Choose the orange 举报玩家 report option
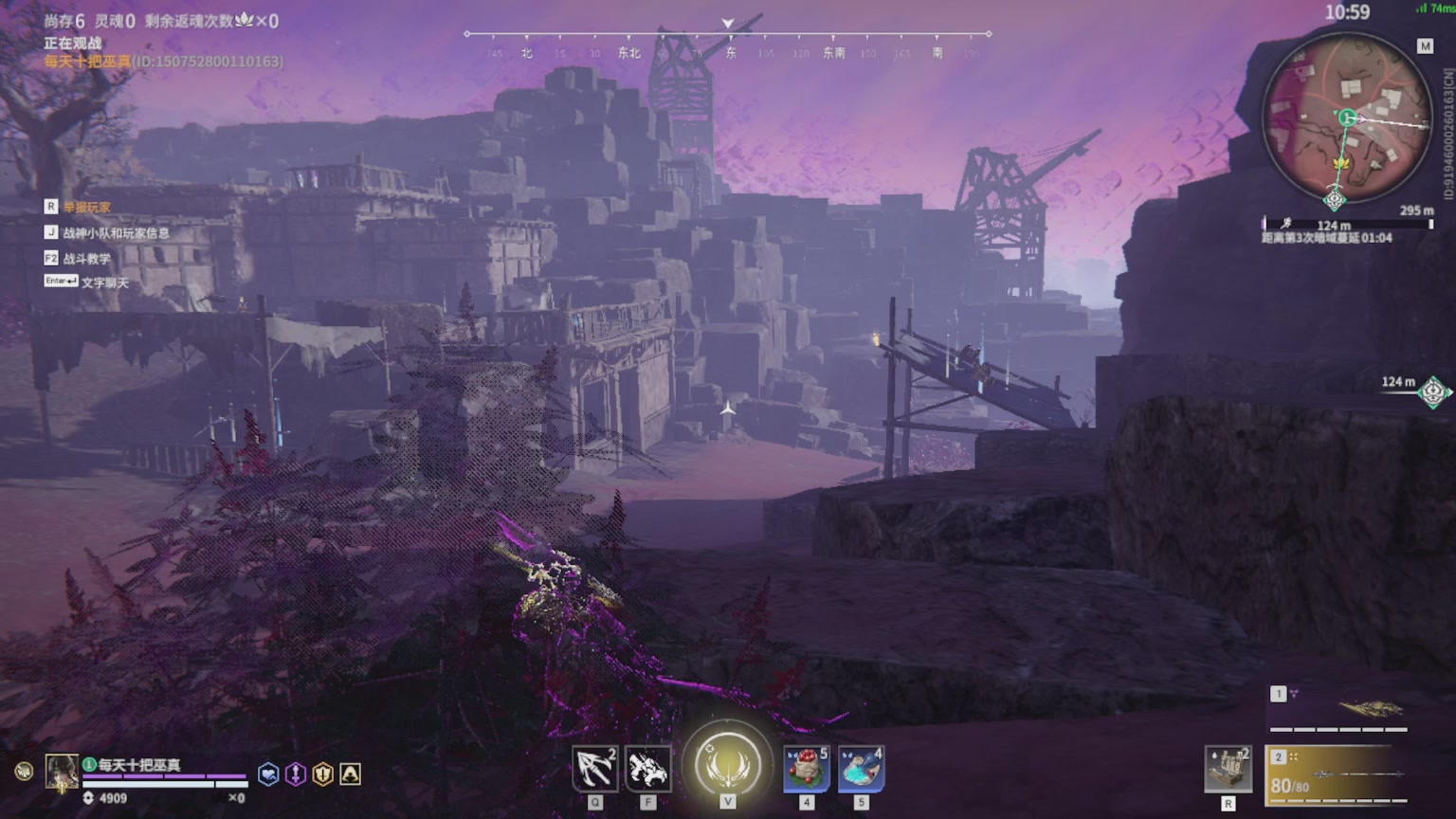Image resolution: width=1456 pixels, height=819 pixels. (87, 207)
